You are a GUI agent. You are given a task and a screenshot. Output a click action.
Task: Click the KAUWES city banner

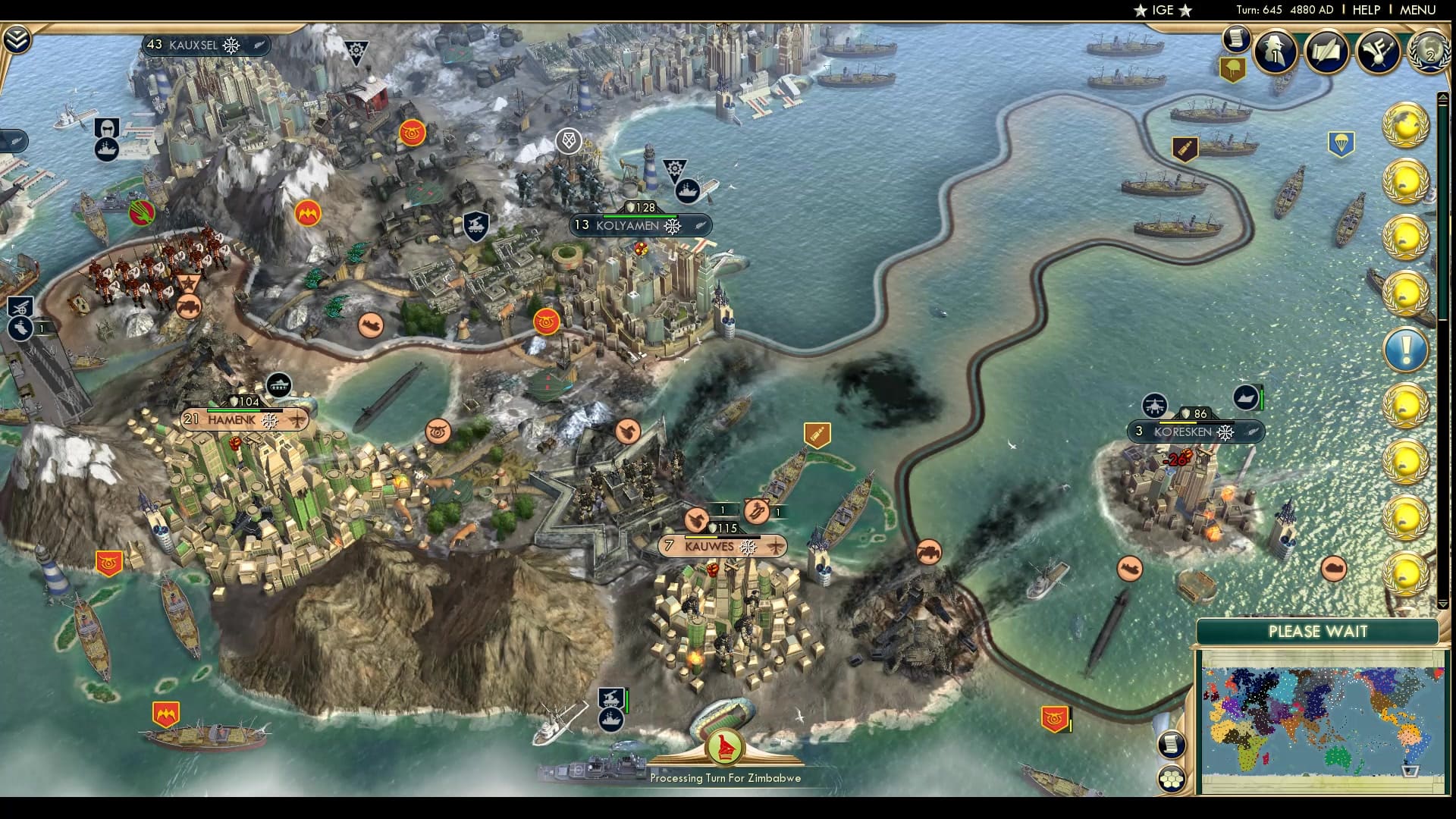tap(720, 546)
